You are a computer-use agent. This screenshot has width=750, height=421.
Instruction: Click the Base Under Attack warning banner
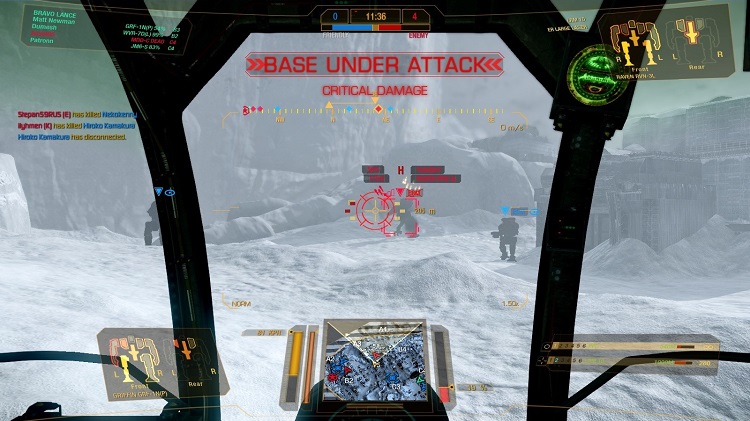pos(375,66)
